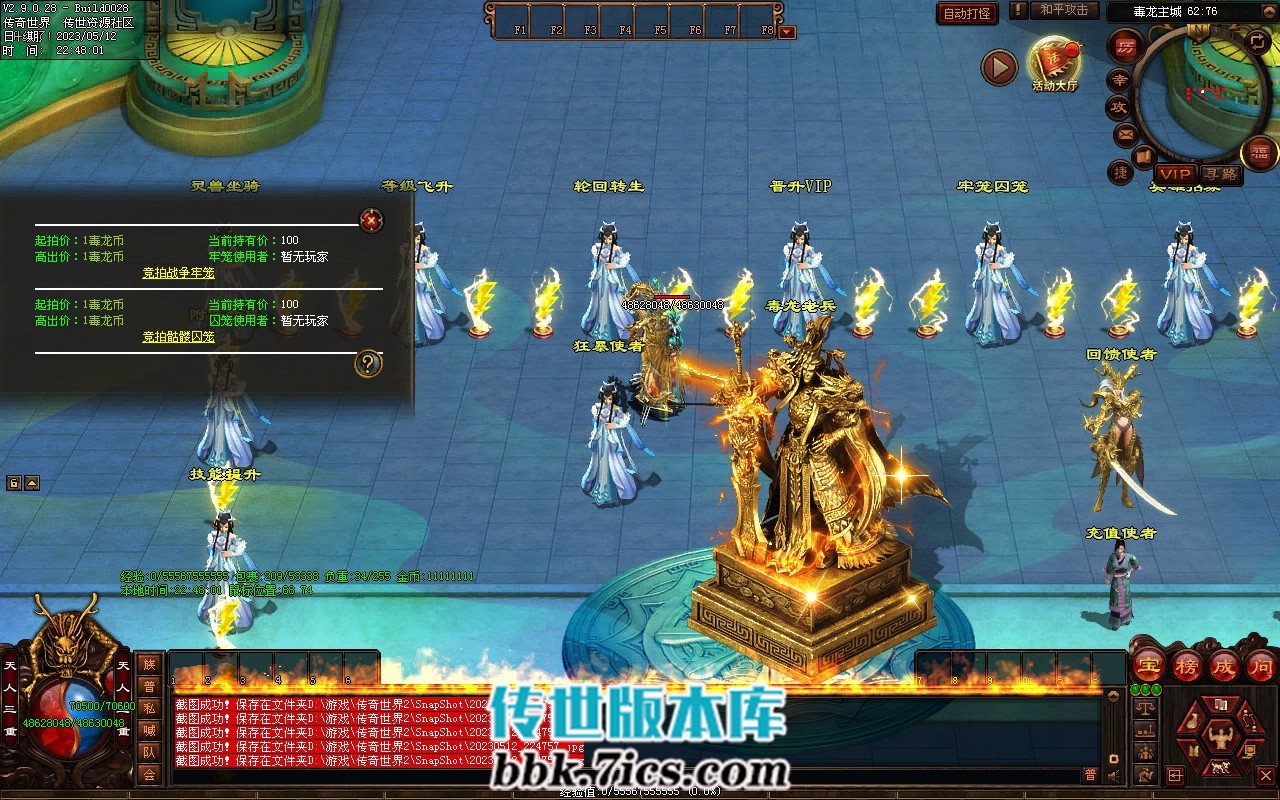Select the 族 chat channel tab

149,664
